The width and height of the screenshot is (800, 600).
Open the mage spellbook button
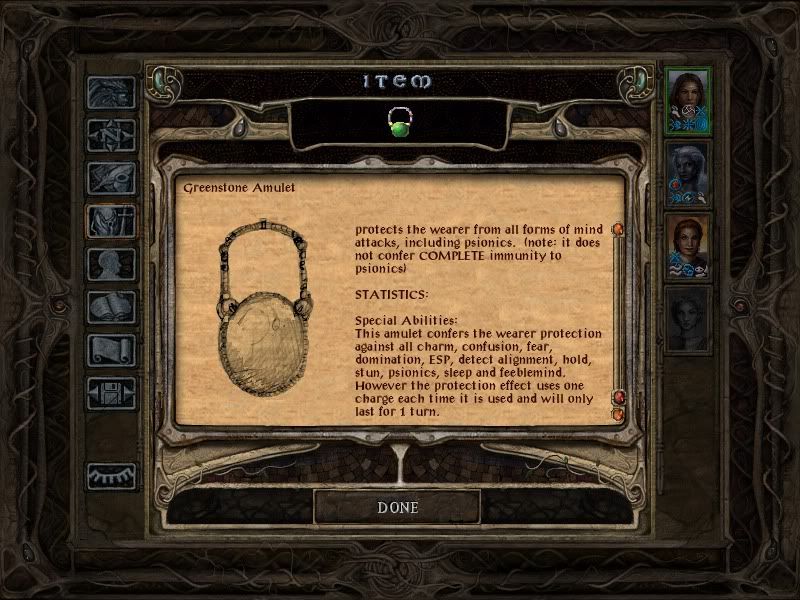[111, 307]
